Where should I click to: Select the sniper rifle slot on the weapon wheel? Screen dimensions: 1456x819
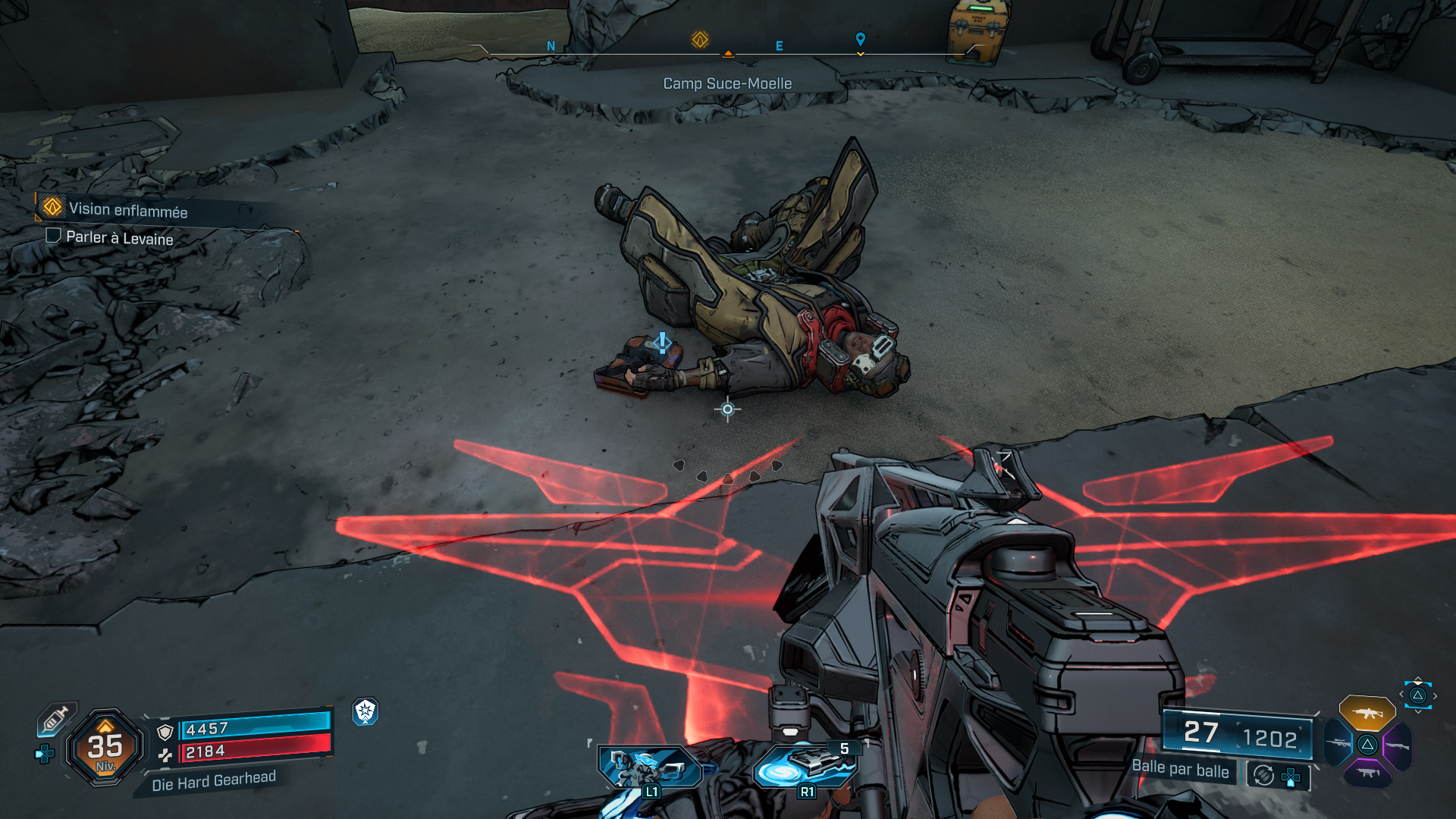[x=1337, y=743]
